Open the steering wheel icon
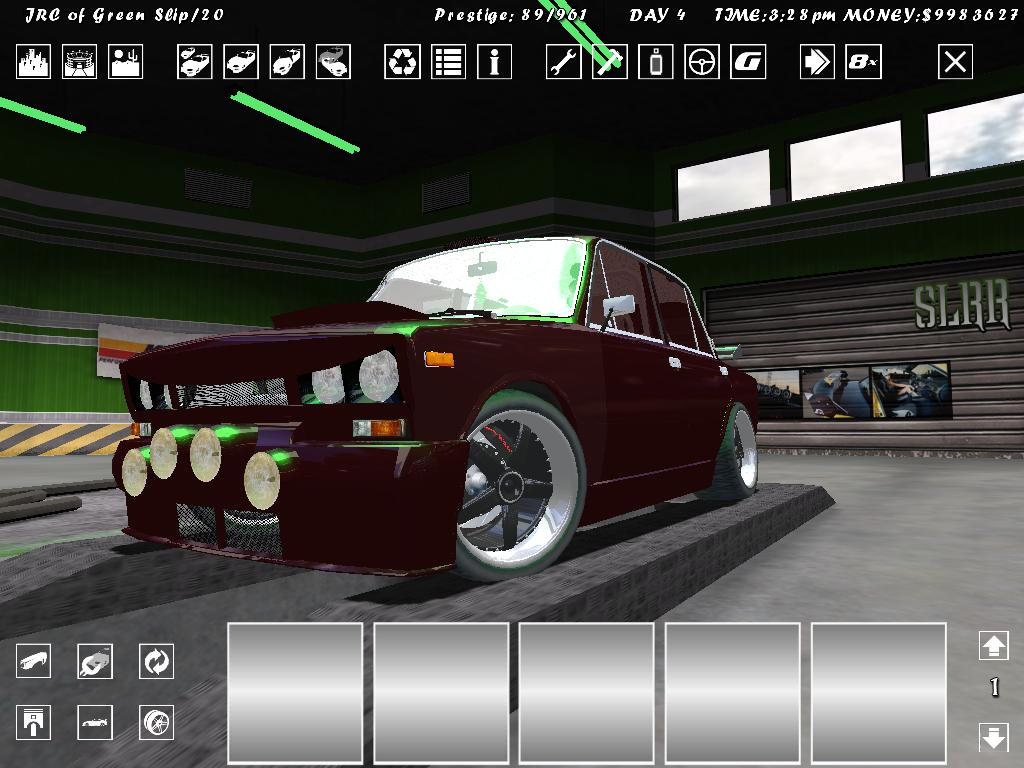 [702, 62]
